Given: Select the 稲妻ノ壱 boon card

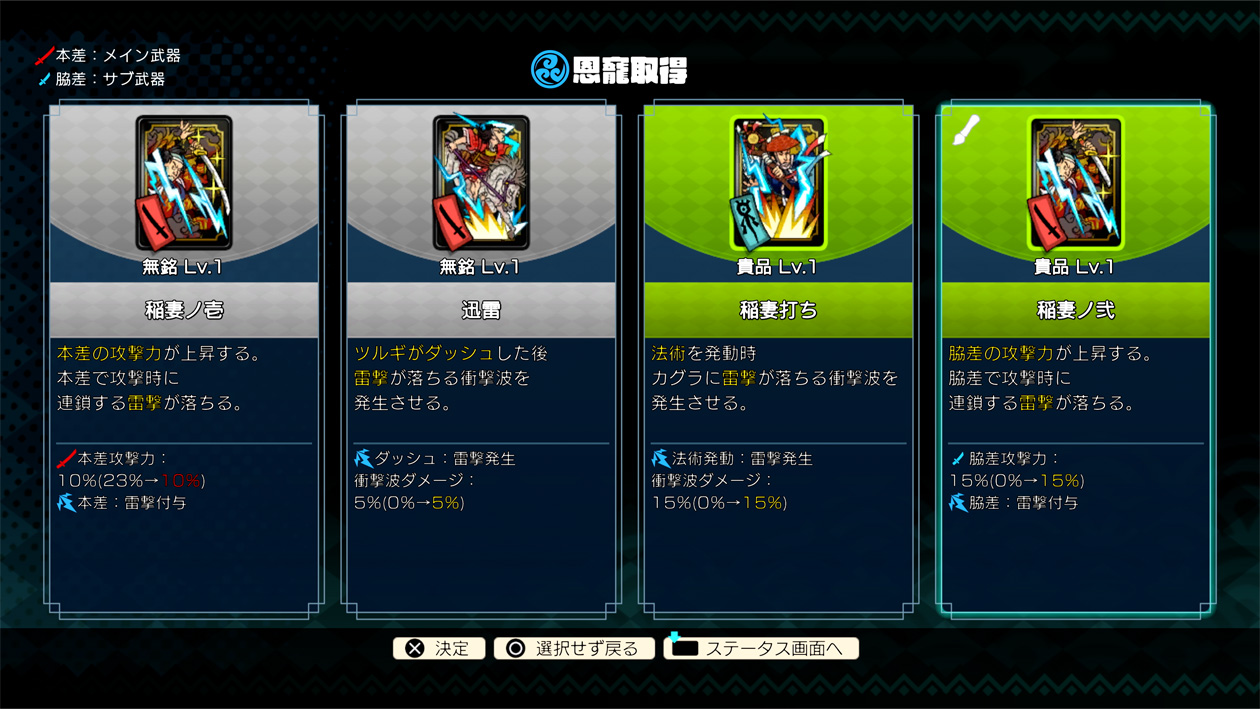Looking at the screenshot, I should tap(183, 360).
